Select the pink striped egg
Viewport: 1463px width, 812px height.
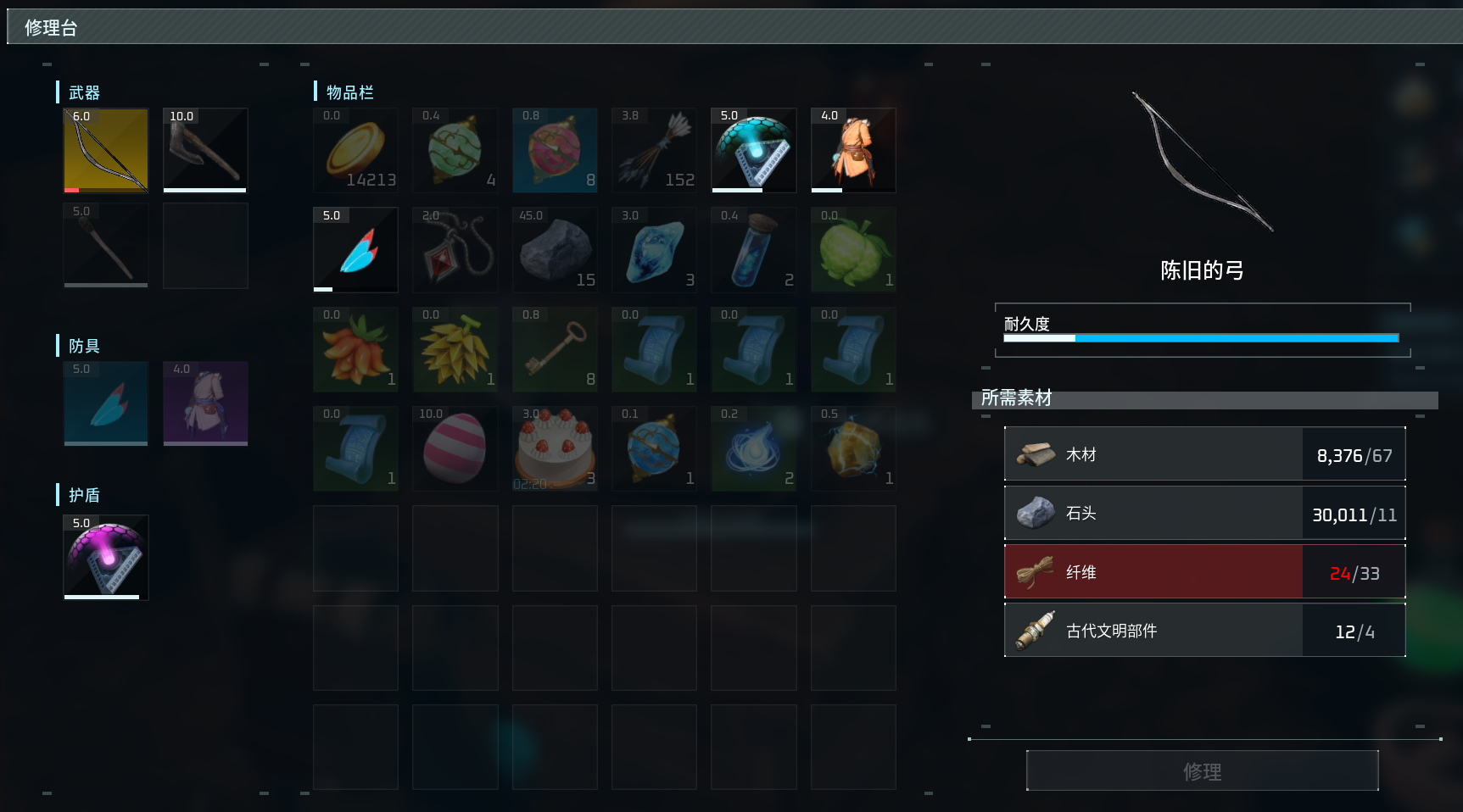pos(455,448)
